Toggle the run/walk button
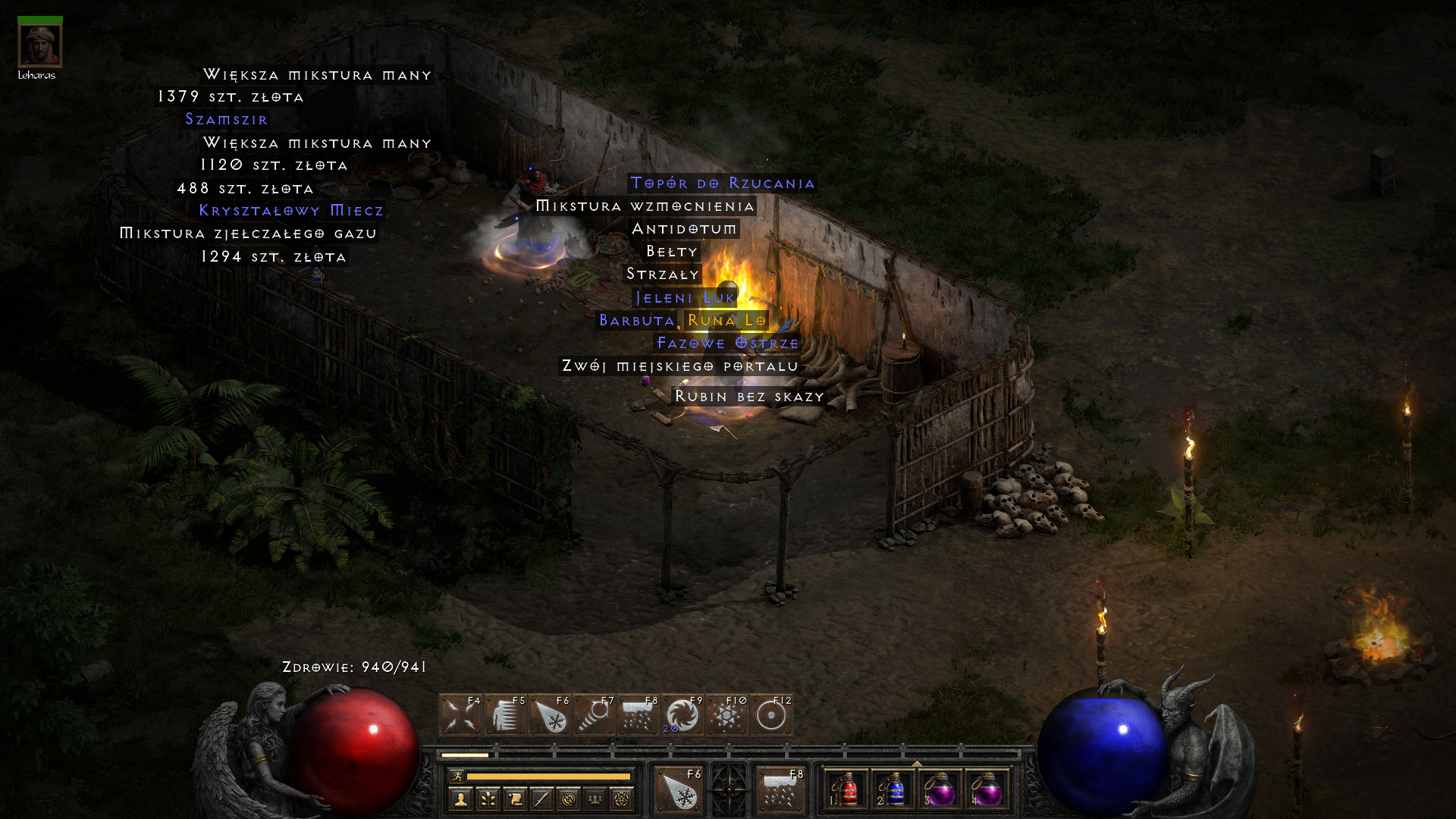1456x819 pixels. (457, 776)
